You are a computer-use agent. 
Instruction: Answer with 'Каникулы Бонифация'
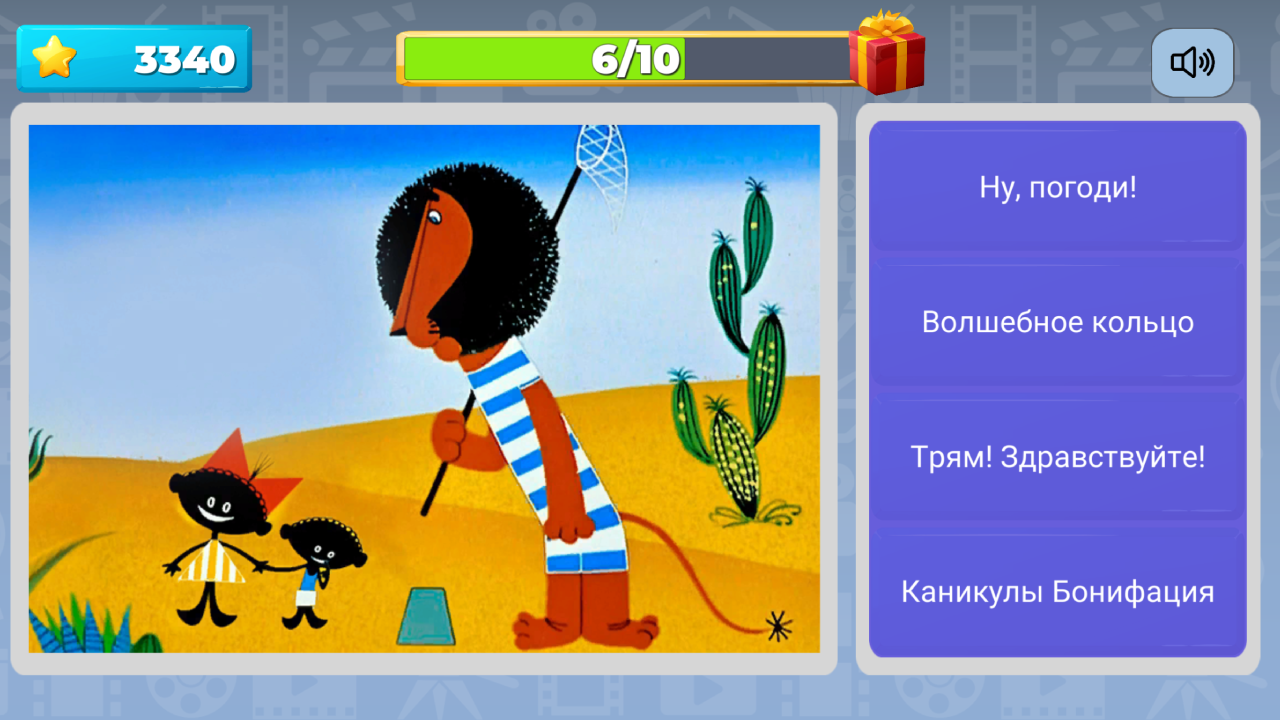click(1057, 592)
